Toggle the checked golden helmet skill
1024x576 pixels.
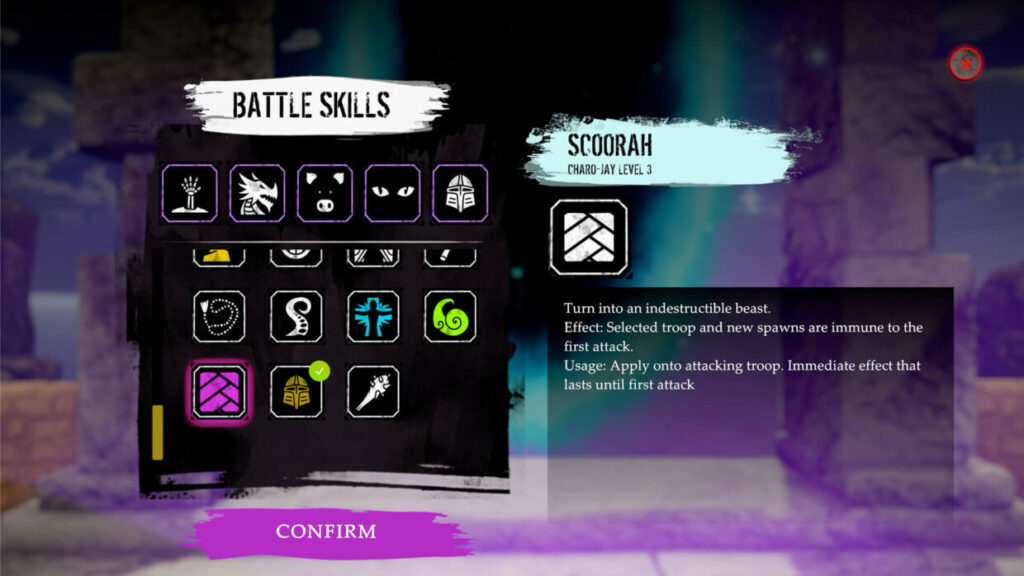296,391
